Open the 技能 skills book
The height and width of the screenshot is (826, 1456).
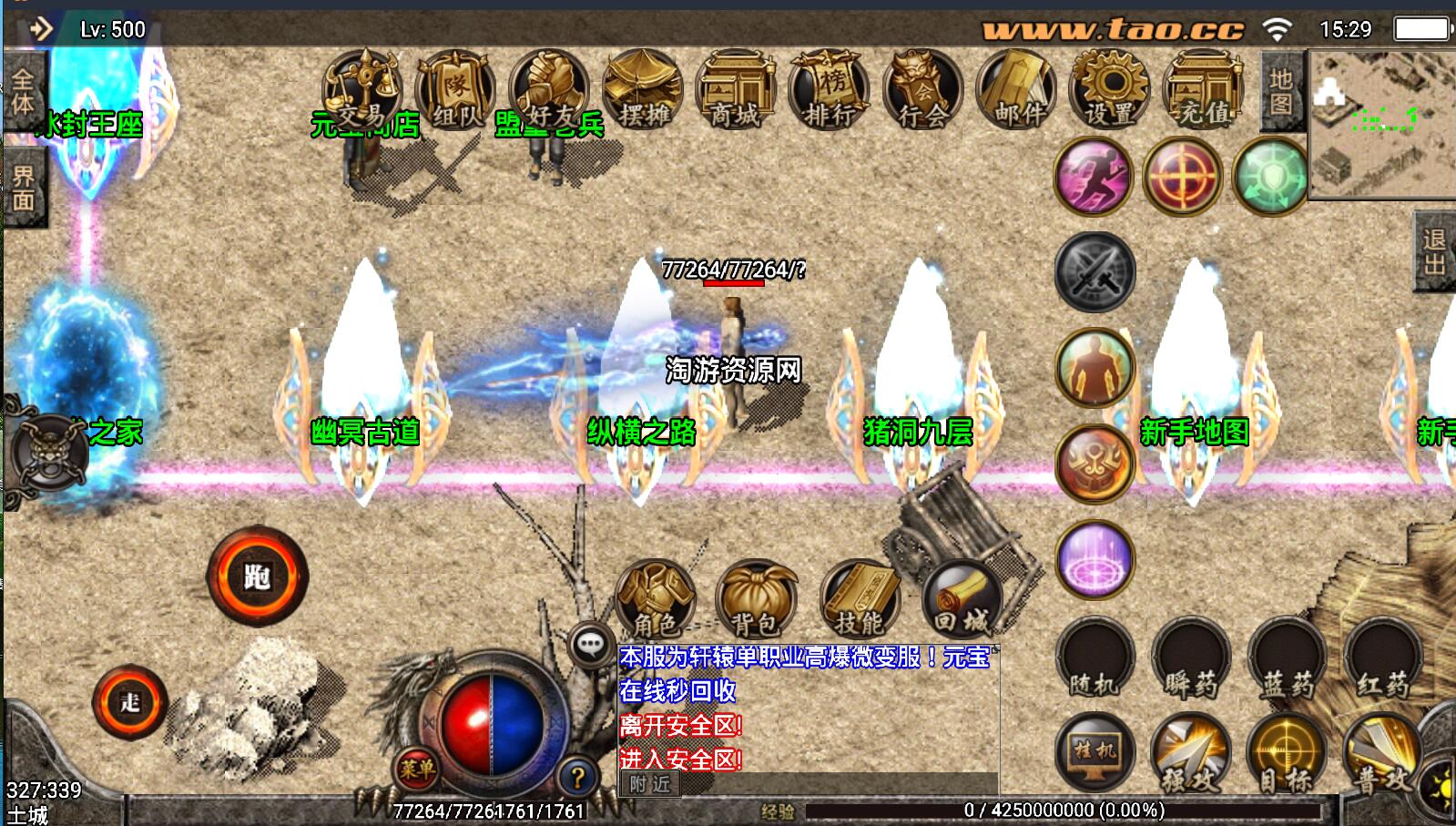(859, 599)
